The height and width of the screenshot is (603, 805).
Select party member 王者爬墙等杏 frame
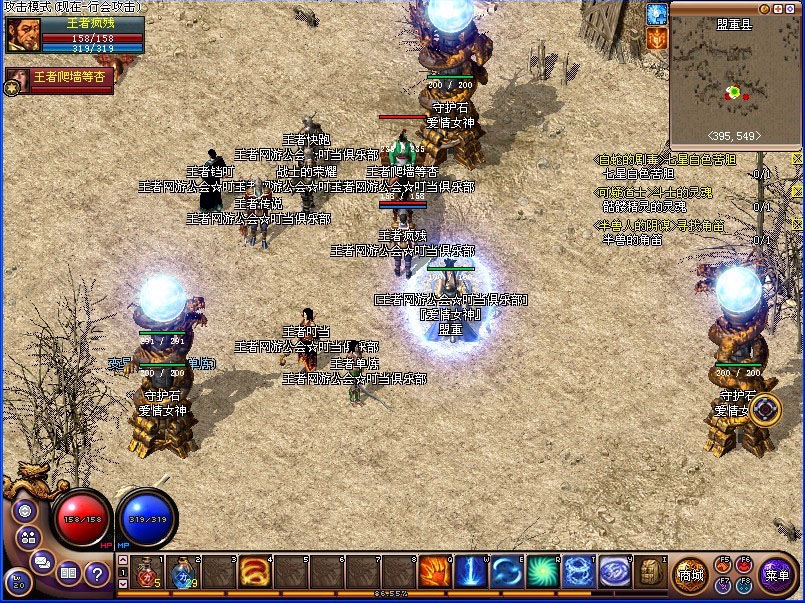tap(60, 80)
